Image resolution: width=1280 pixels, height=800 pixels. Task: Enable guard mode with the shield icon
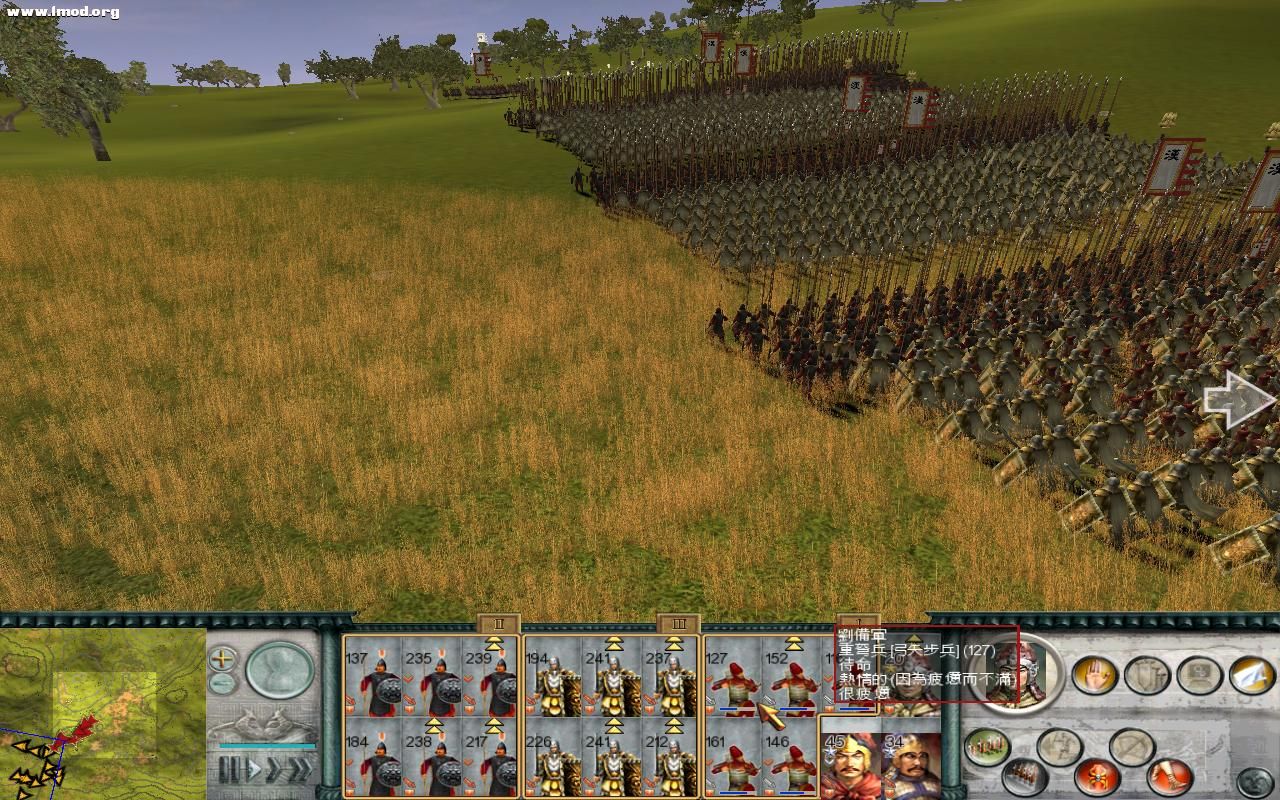tap(1145, 676)
